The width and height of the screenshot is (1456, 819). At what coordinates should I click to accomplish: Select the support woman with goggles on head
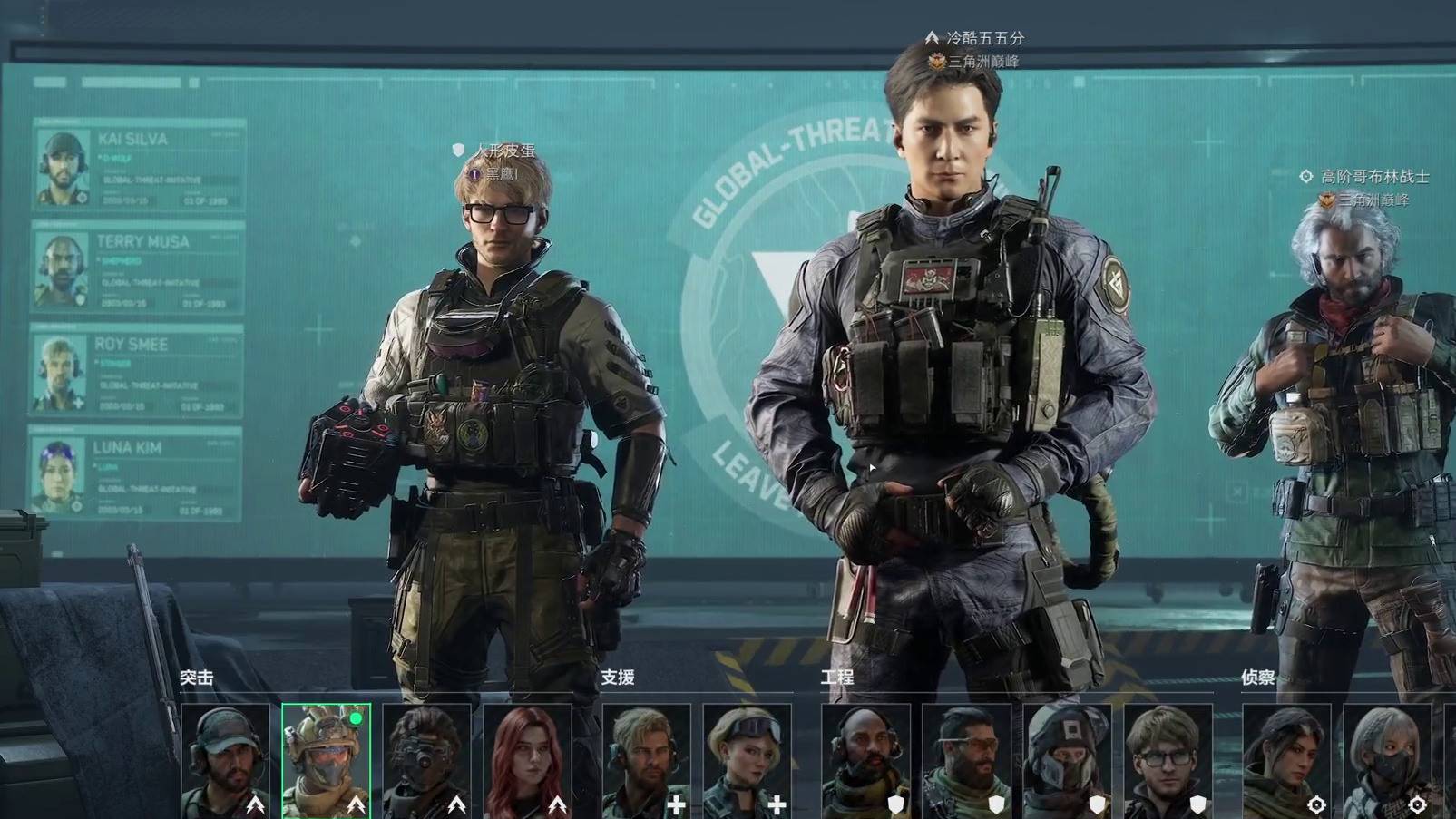748,760
